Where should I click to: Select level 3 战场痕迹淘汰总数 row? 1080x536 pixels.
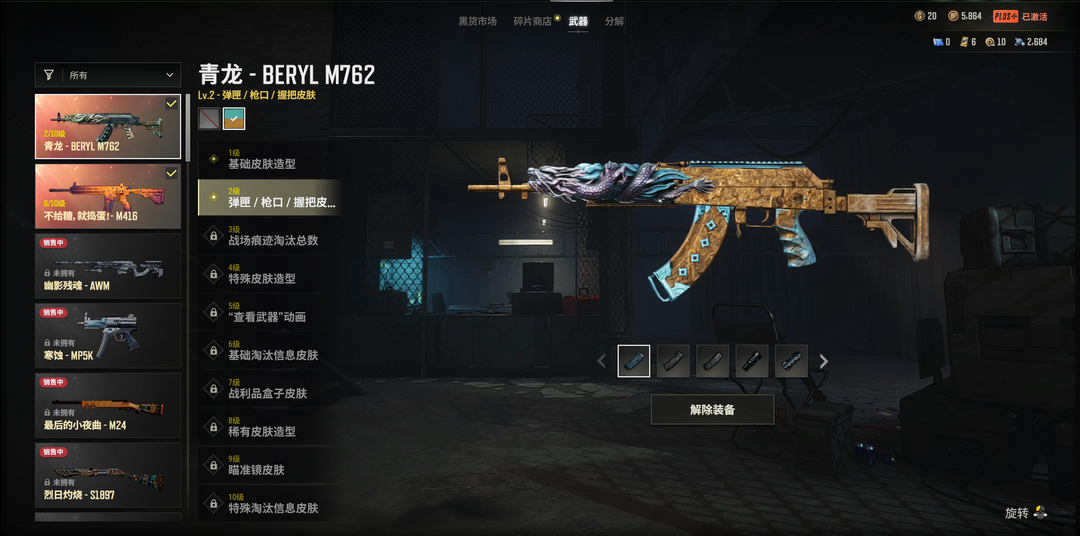[x=268, y=236]
